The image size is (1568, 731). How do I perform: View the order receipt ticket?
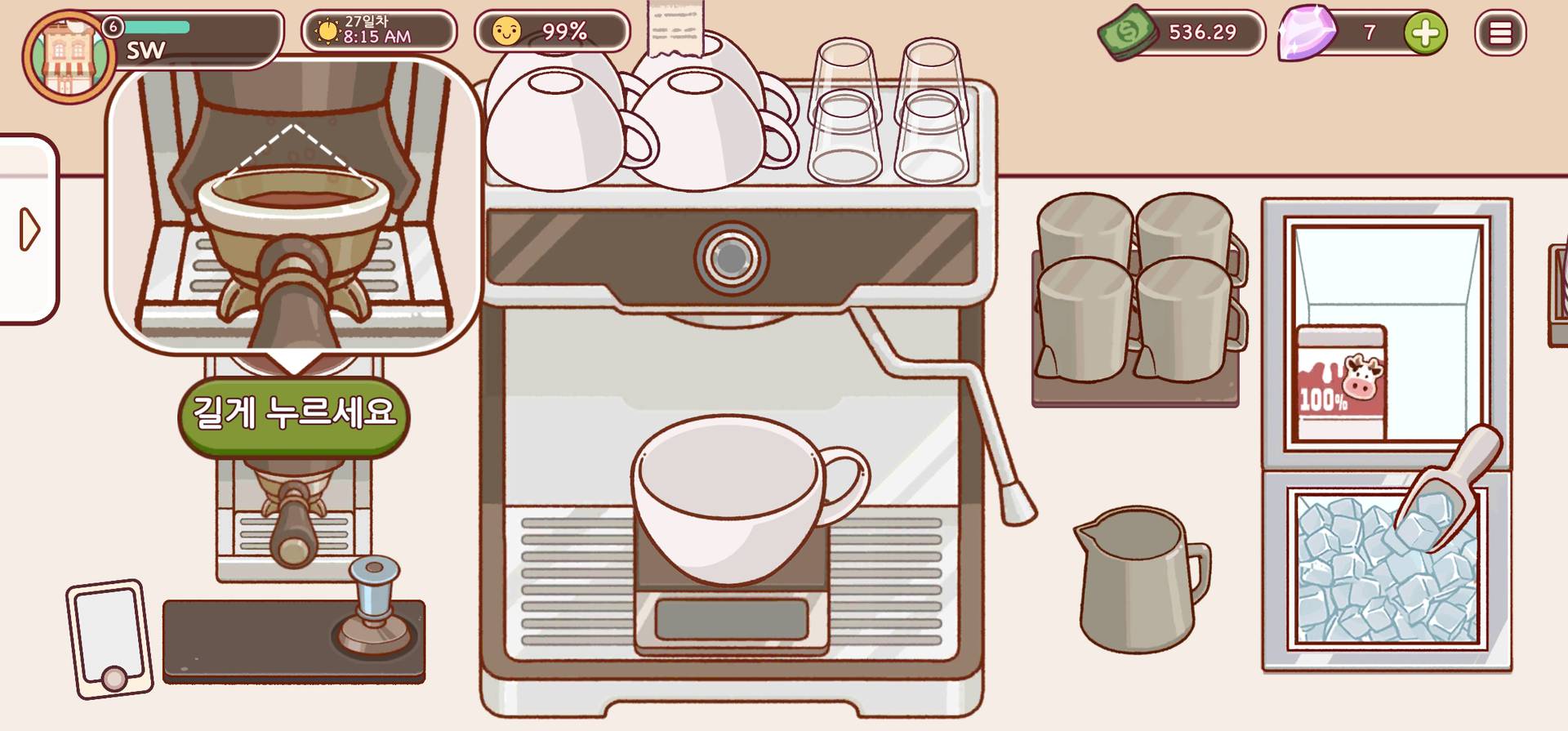click(x=675, y=27)
